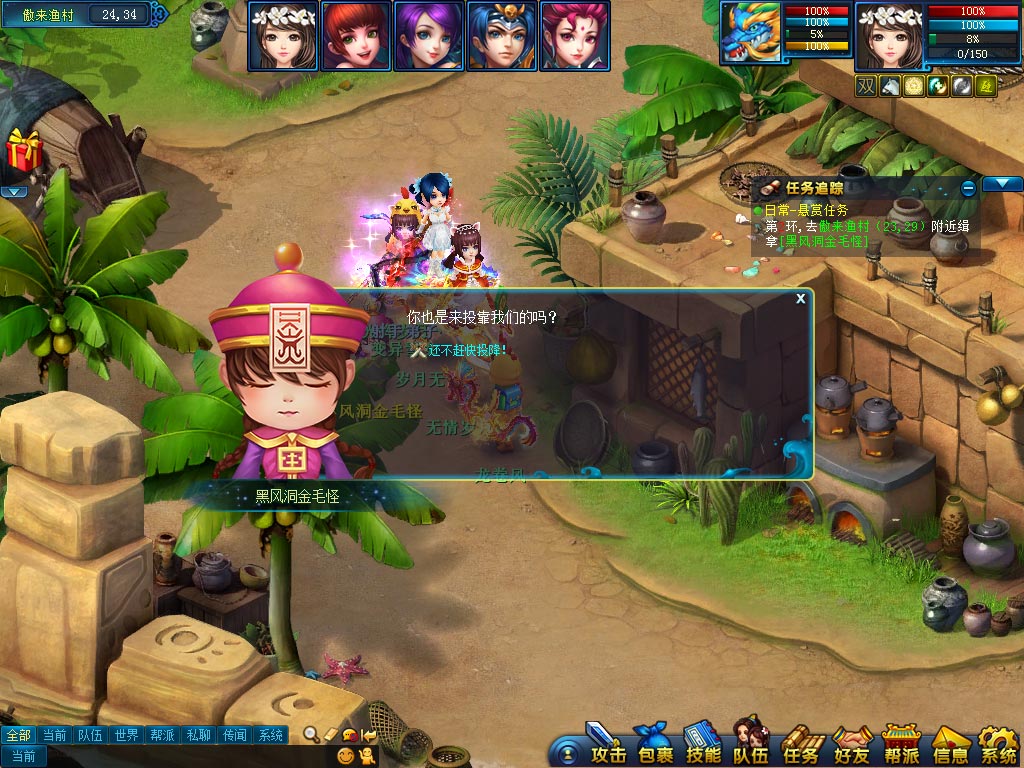Click the blue dragon pet portrait

coord(752,36)
